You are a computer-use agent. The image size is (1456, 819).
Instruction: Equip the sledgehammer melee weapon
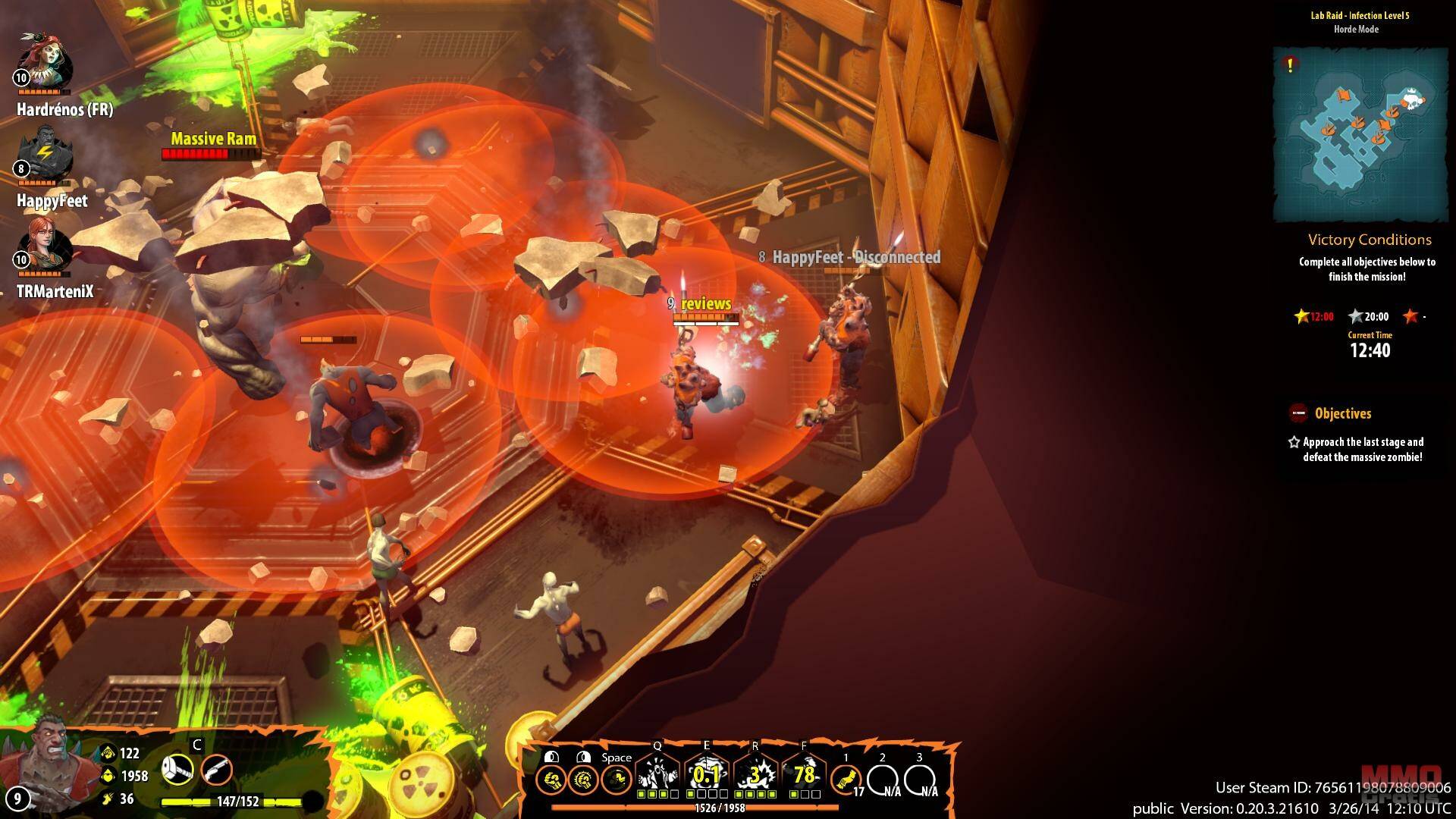coord(177,770)
